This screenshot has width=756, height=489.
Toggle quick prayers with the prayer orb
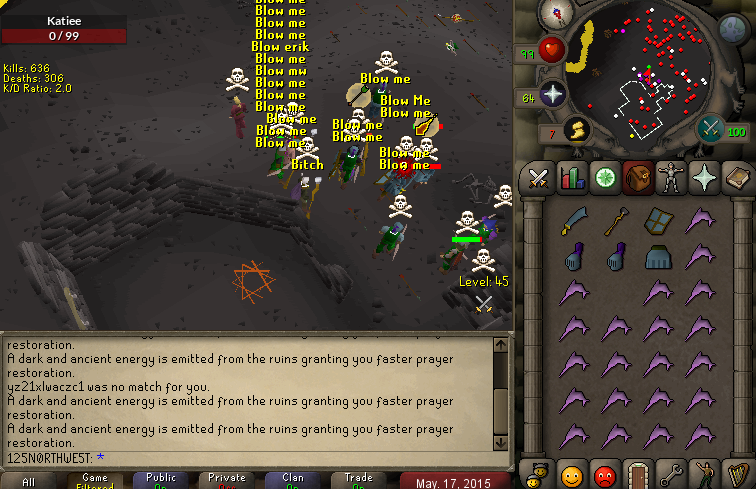(x=553, y=95)
